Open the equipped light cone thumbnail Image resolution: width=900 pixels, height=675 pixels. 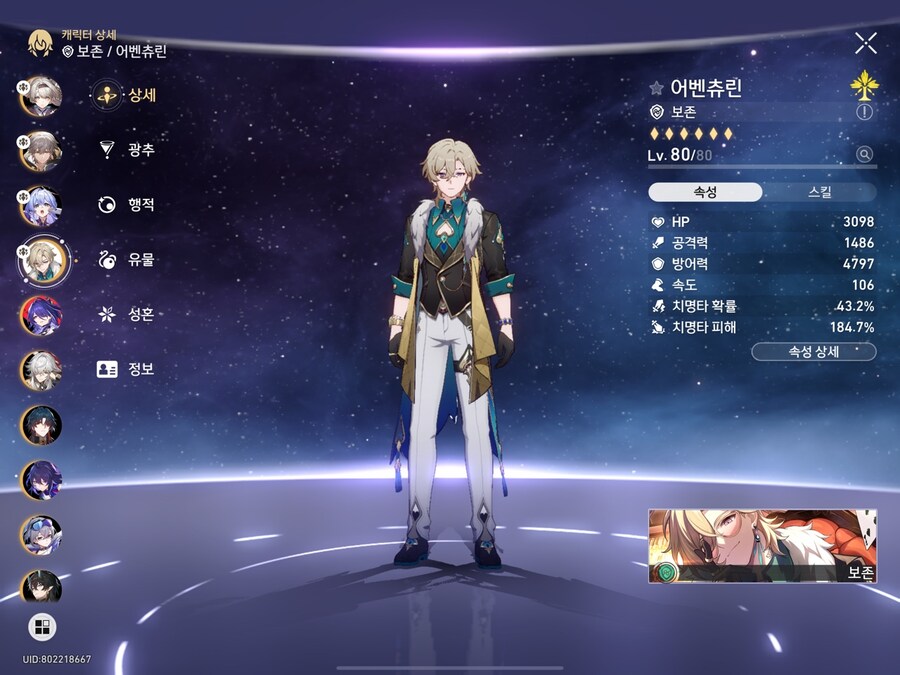click(762, 546)
